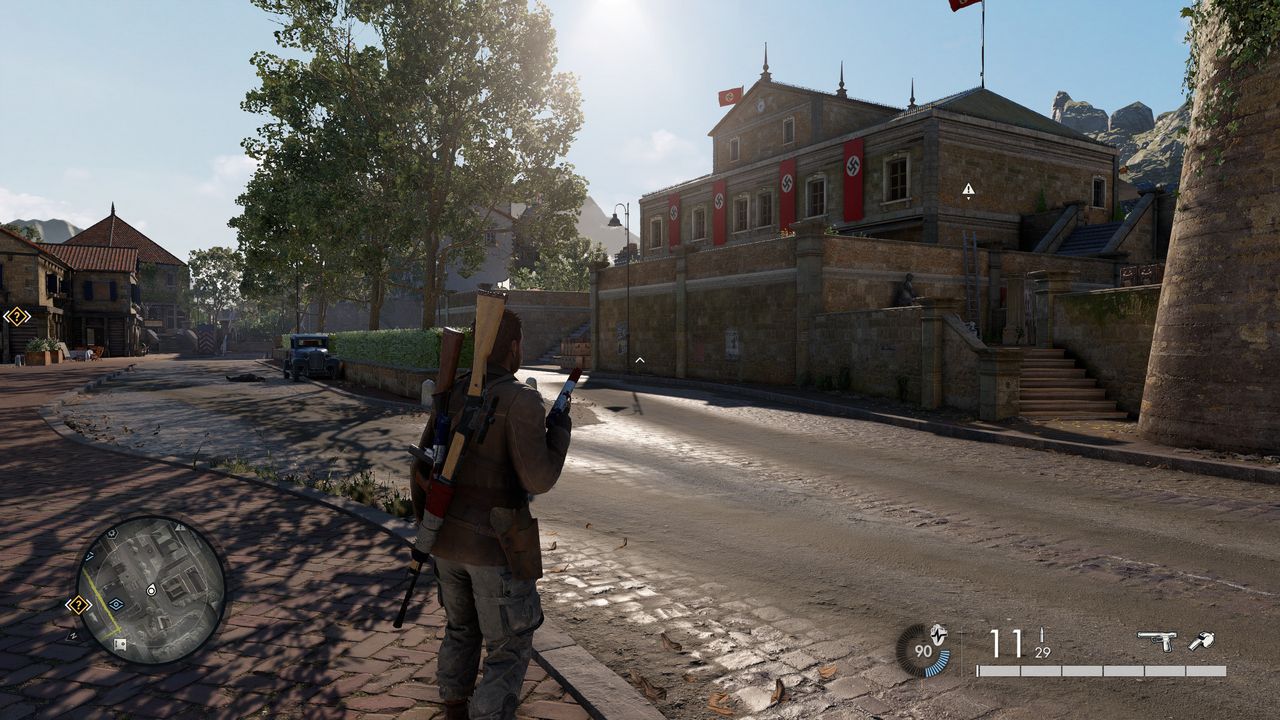Click the heart rate icon
This screenshot has width=1280, height=720.
coord(938,633)
